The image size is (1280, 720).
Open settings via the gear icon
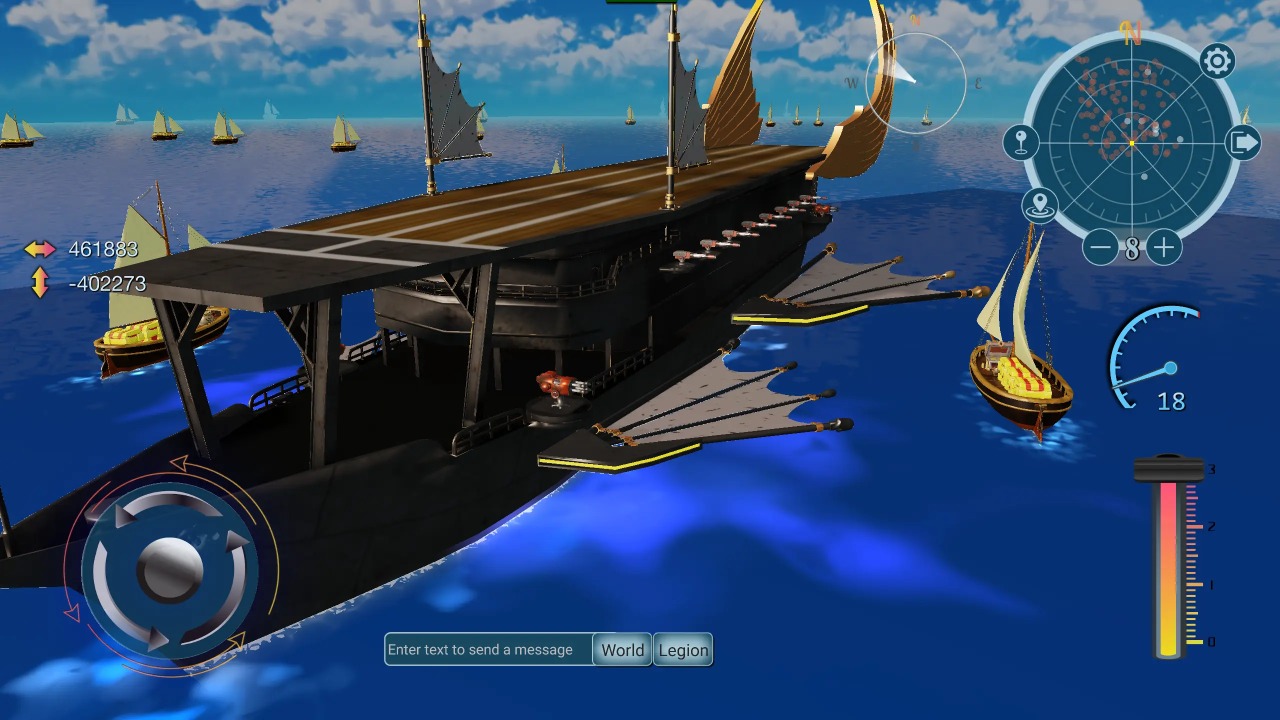(1216, 62)
